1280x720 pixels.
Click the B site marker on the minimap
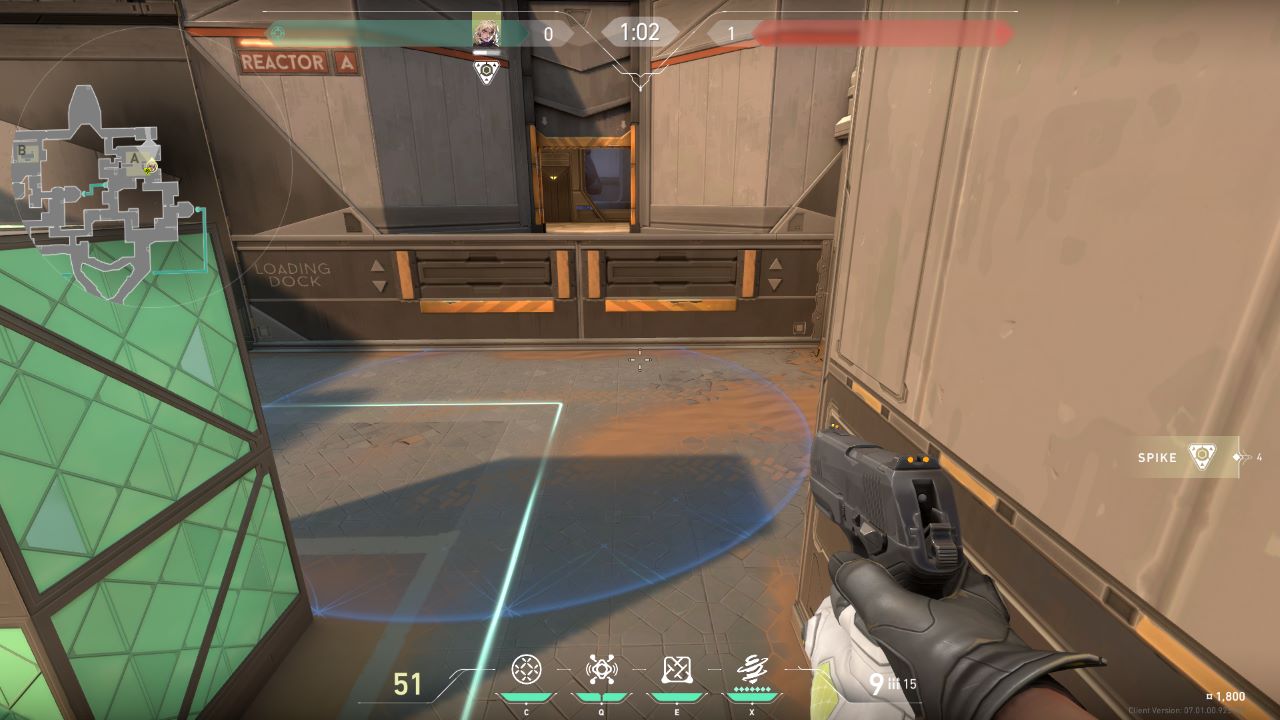[22, 148]
